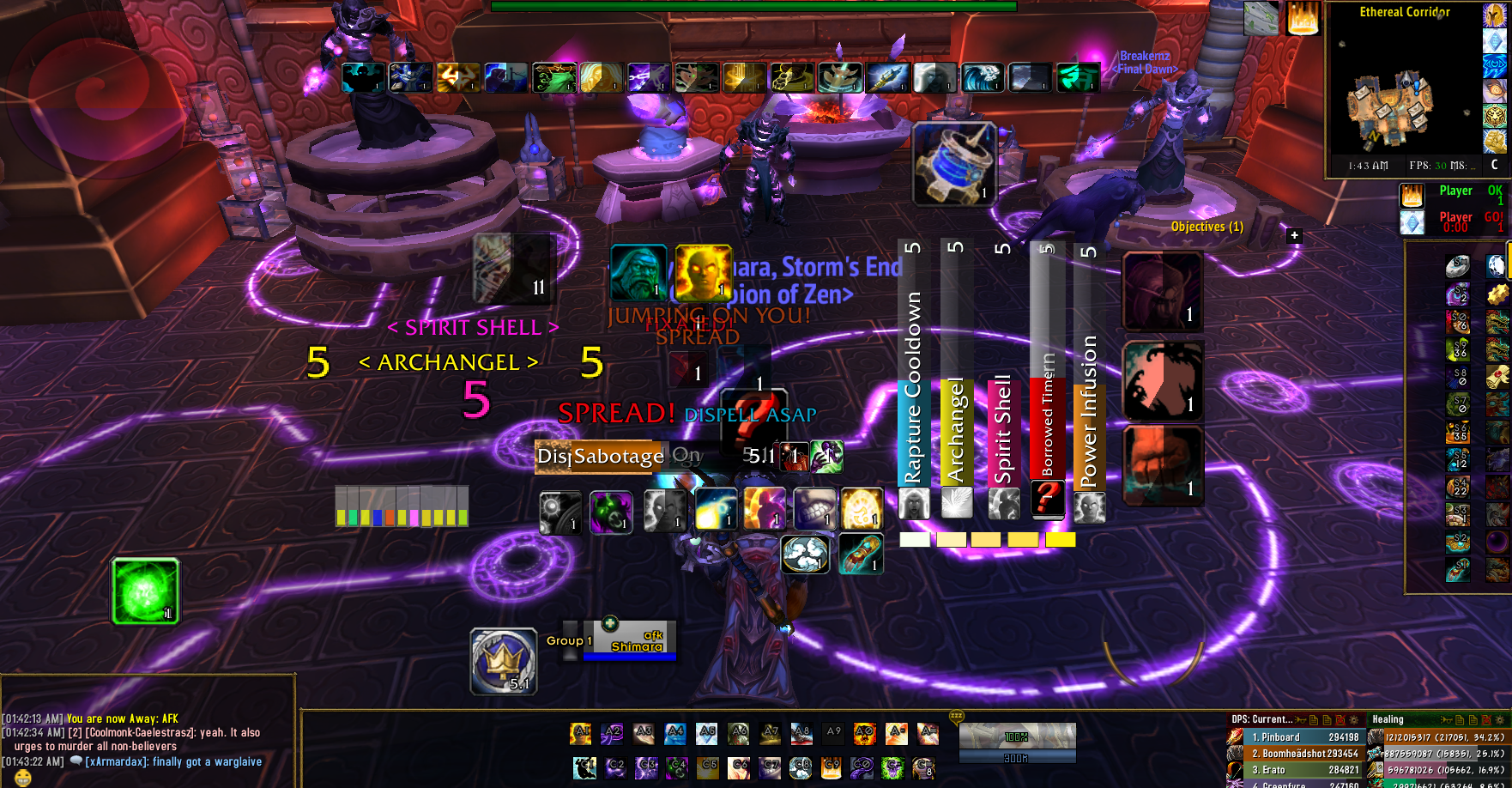Click the DPS: Current meter title
Viewport: 1512px width, 788px height.
tap(1261, 719)
